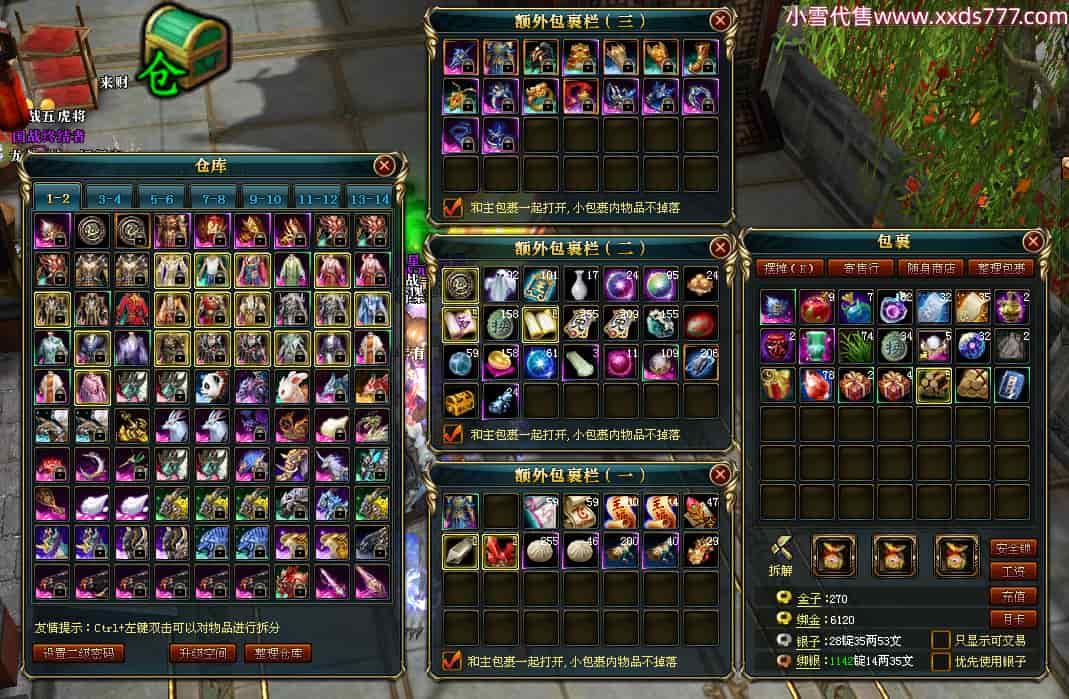Open warehouse page 13-14 tab
The image size is (1069, 699).
point(369,198)
